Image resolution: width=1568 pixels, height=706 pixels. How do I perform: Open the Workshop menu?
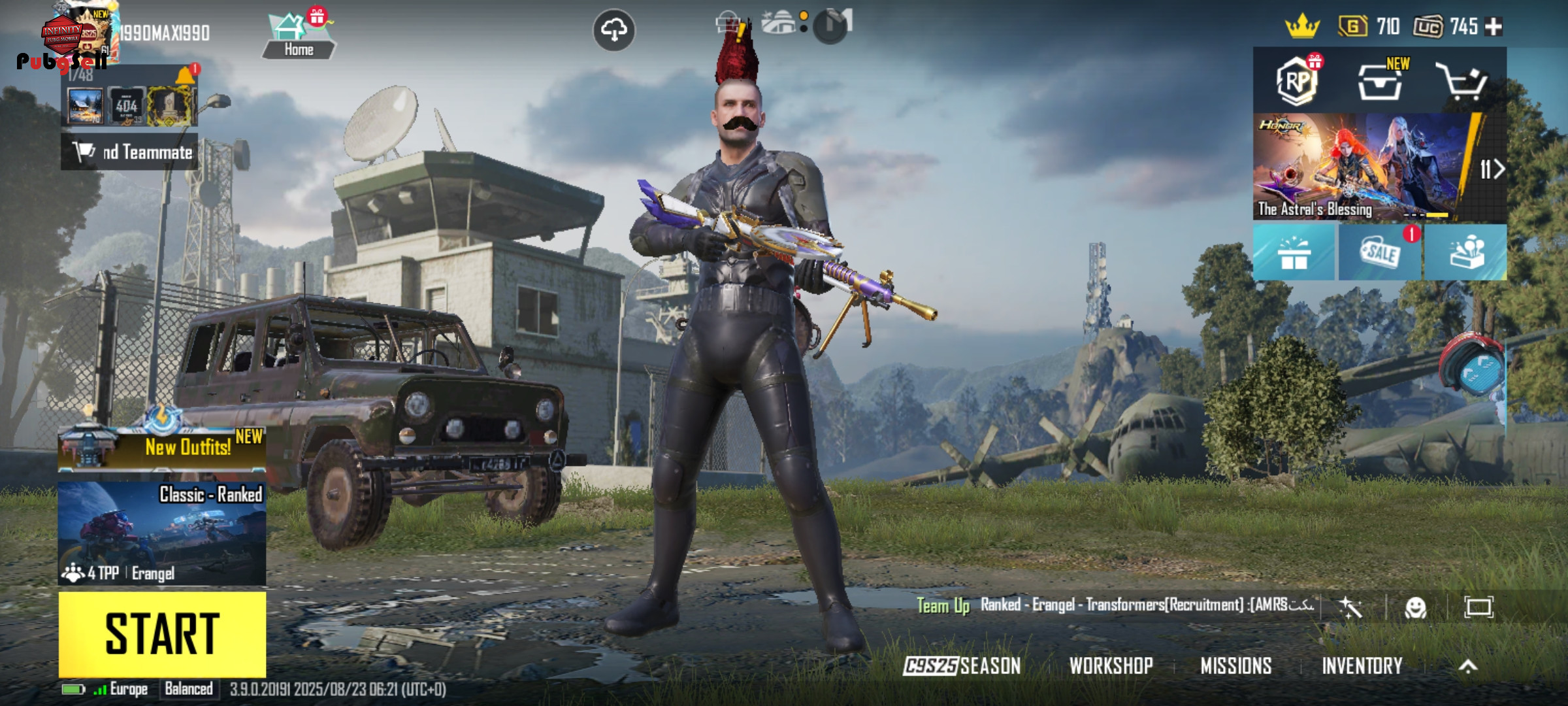[x=1111, y=666]
